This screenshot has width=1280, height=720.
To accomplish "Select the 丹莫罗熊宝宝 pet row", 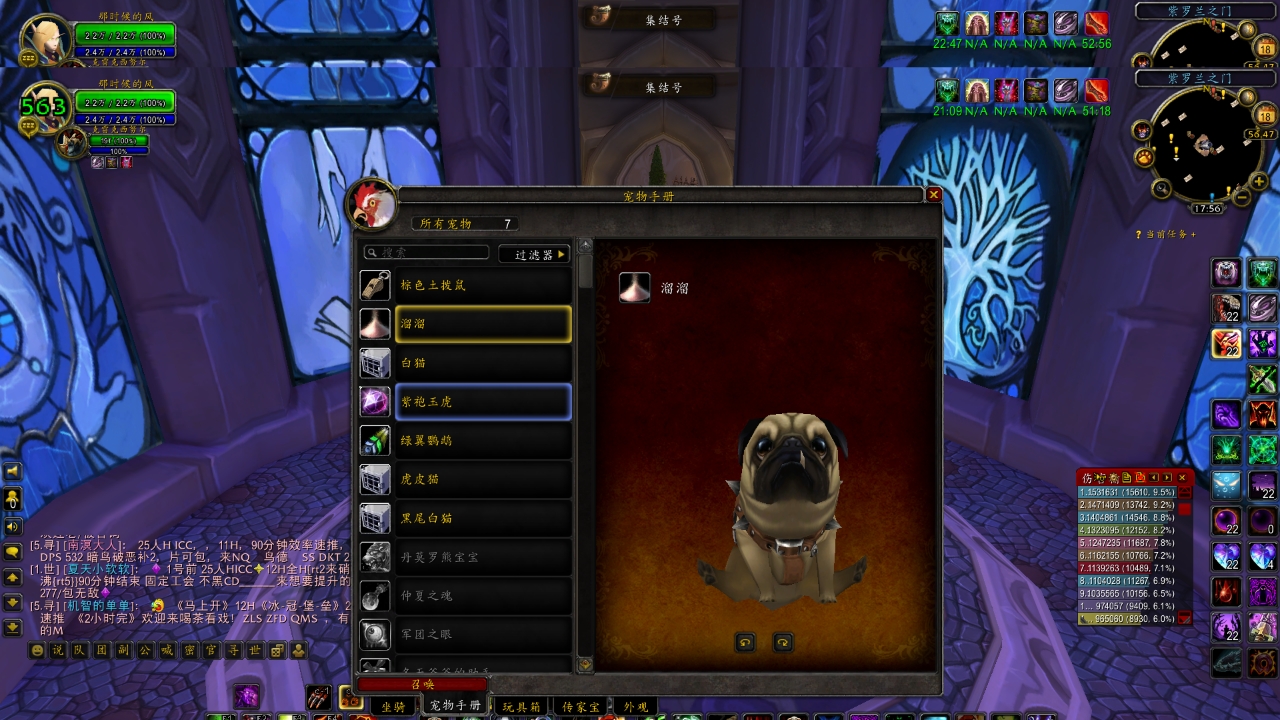I will point(483,557).
